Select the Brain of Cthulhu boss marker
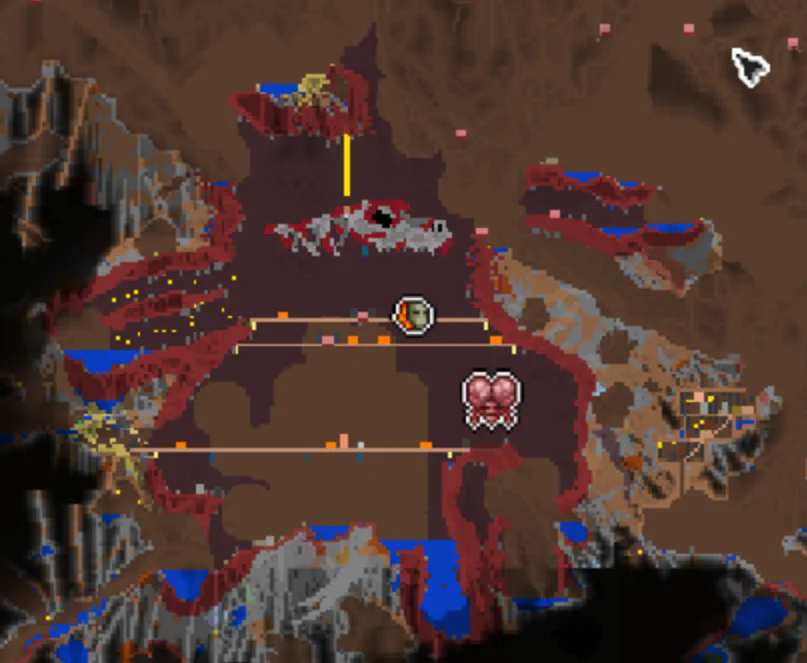 point(491,400)
